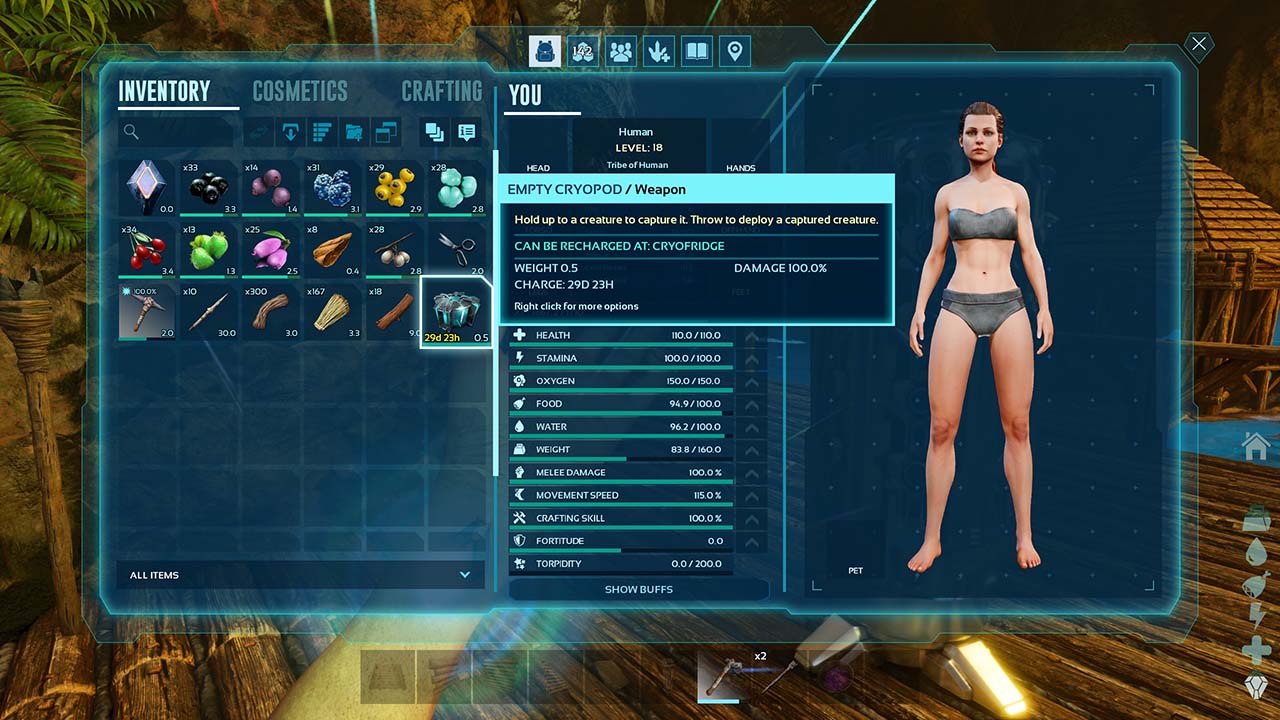Open the map marker icon
This screenshot has width=1280, height=720.
pos(734,51)
